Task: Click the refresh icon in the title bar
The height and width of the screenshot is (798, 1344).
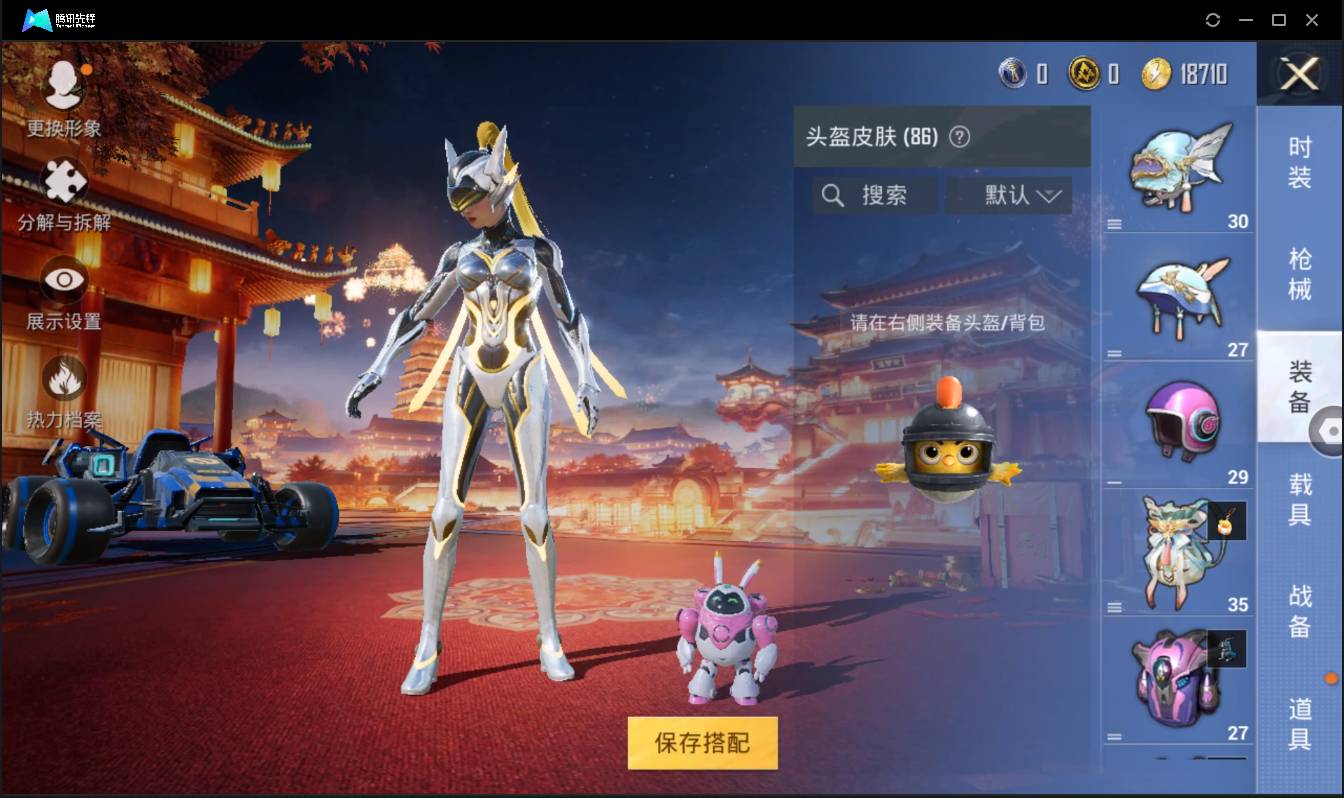Action: (x=1214, y=19)
